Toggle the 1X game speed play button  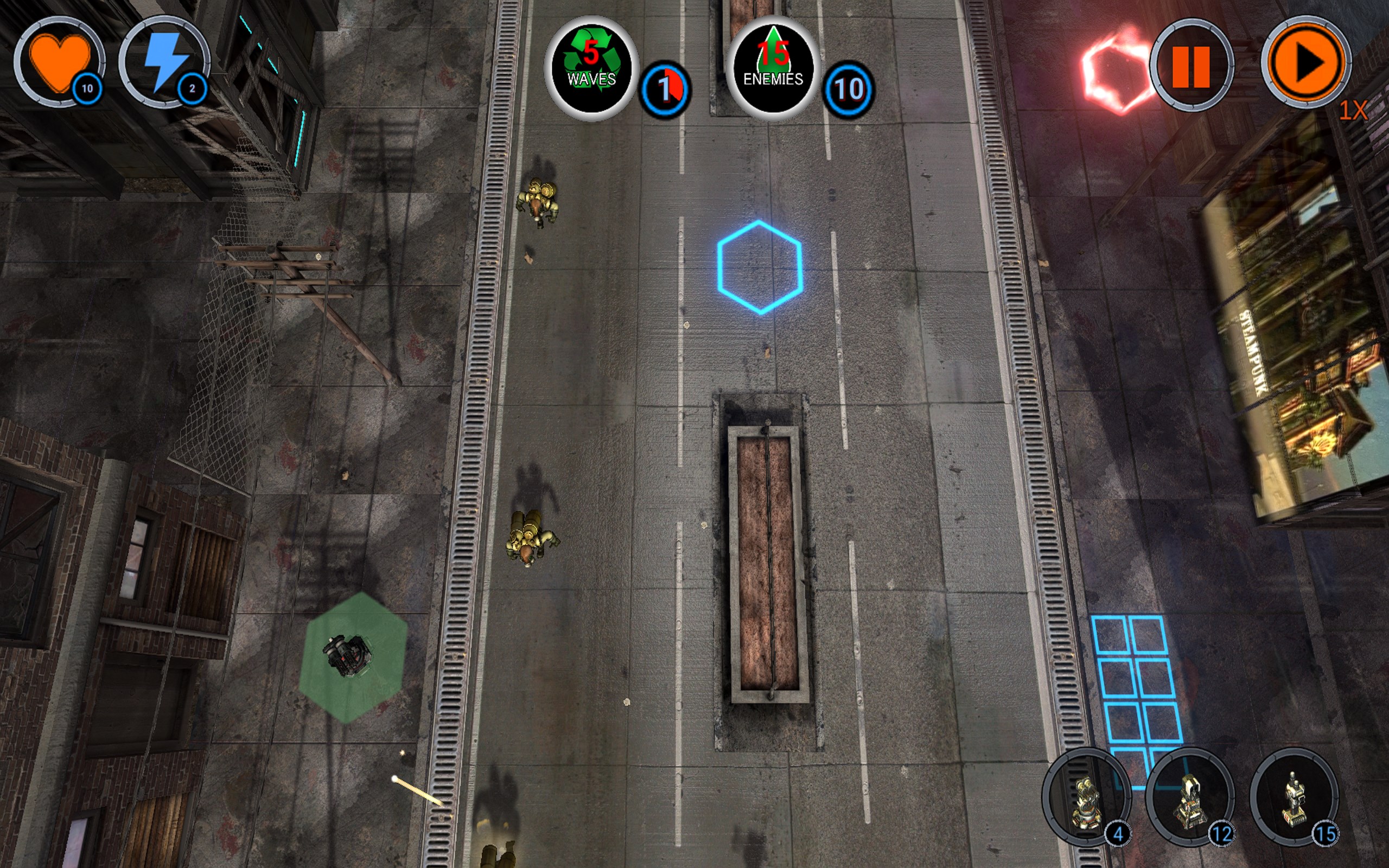(1307, 62)
